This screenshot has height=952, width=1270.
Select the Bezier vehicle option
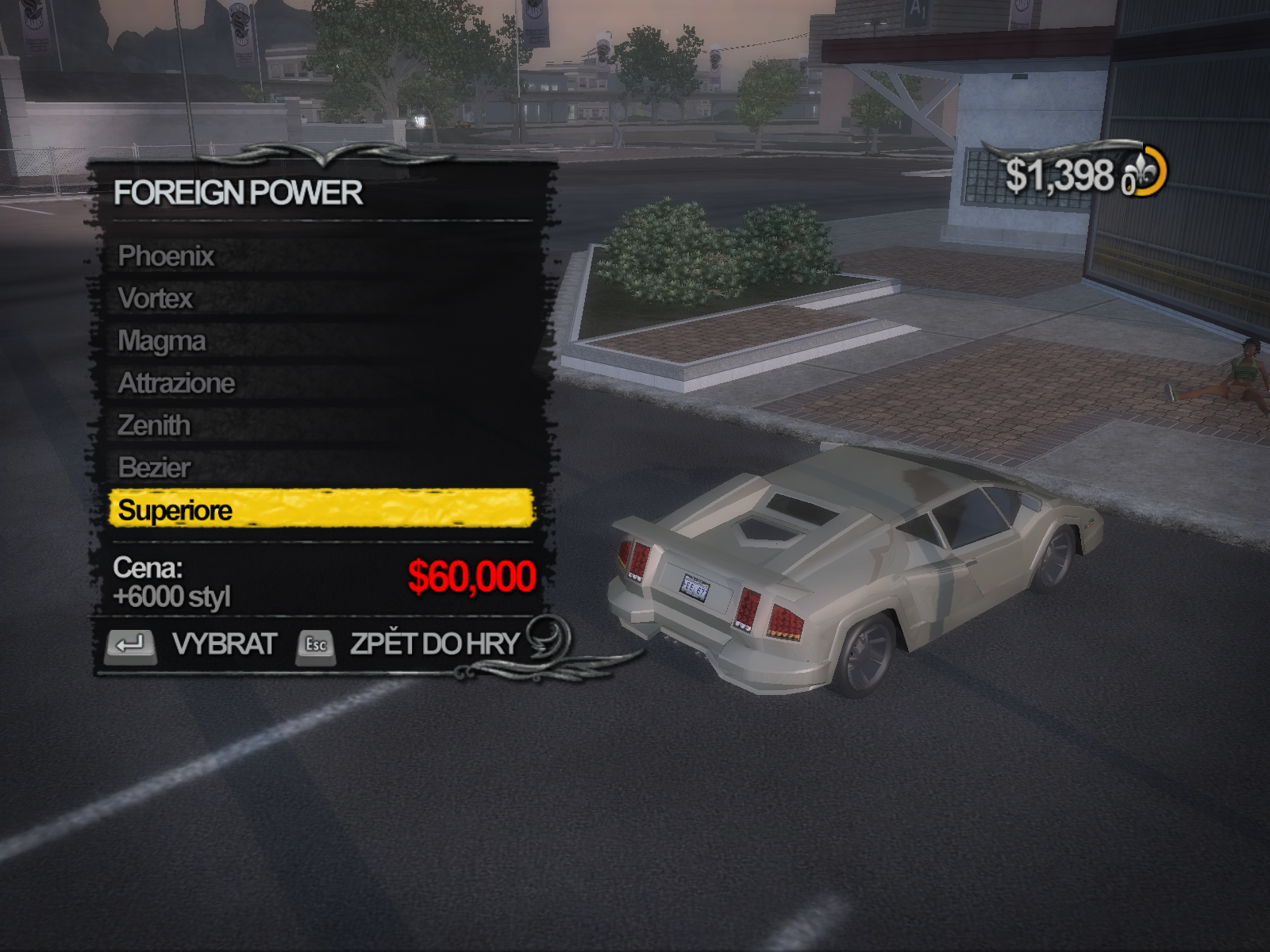[155, 468]
